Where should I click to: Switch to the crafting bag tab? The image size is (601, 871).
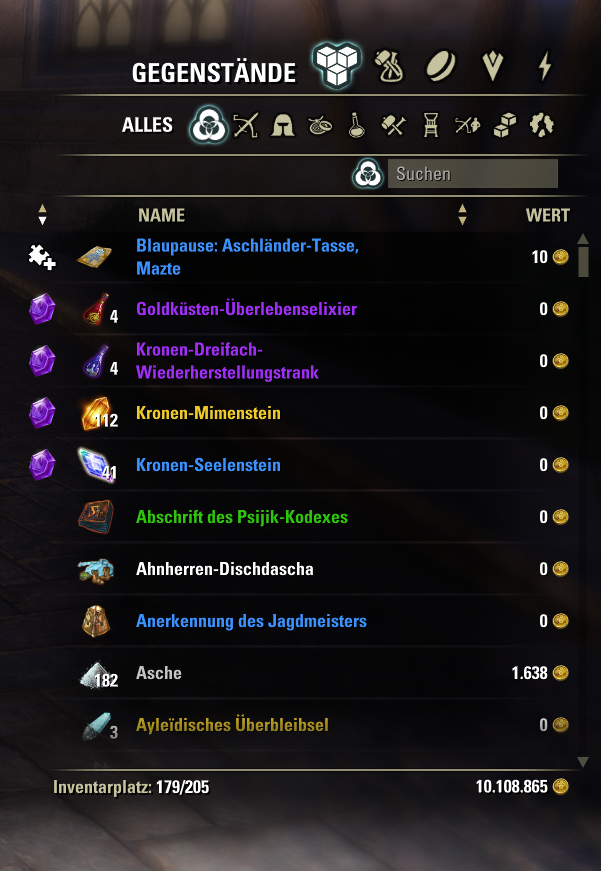pos(390,66)
